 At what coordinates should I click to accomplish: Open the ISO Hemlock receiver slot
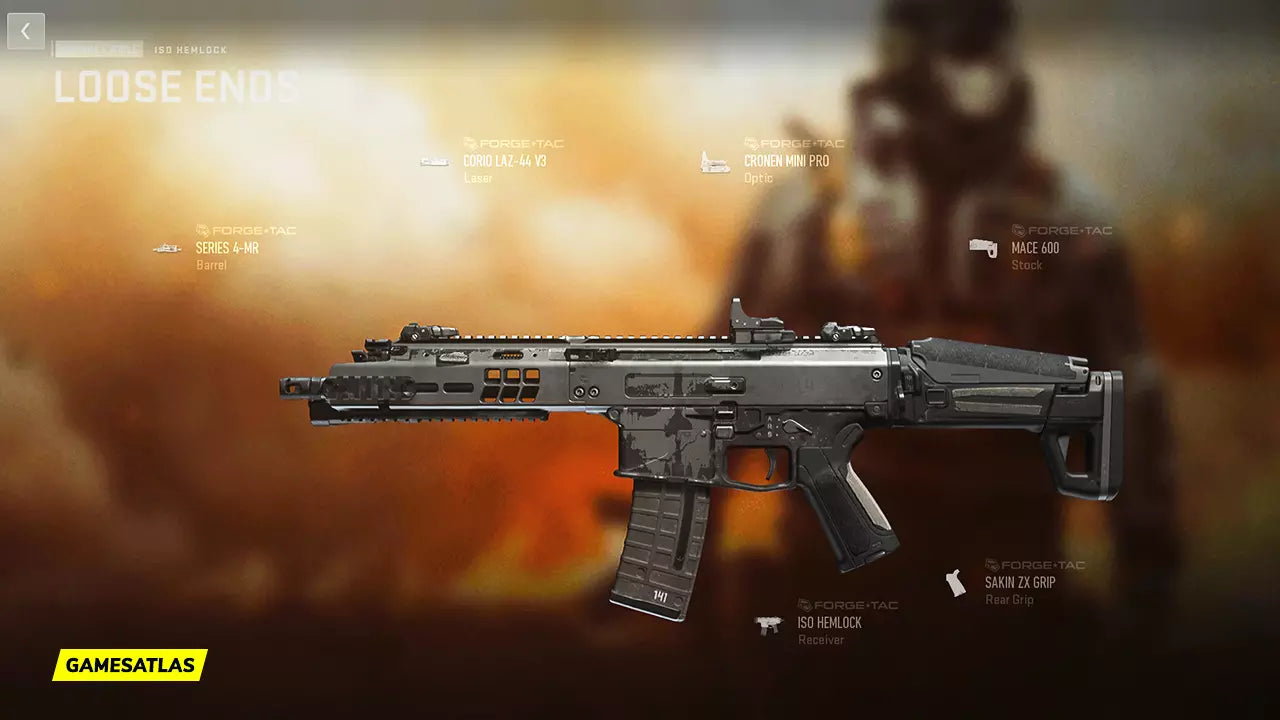[829, 622]
